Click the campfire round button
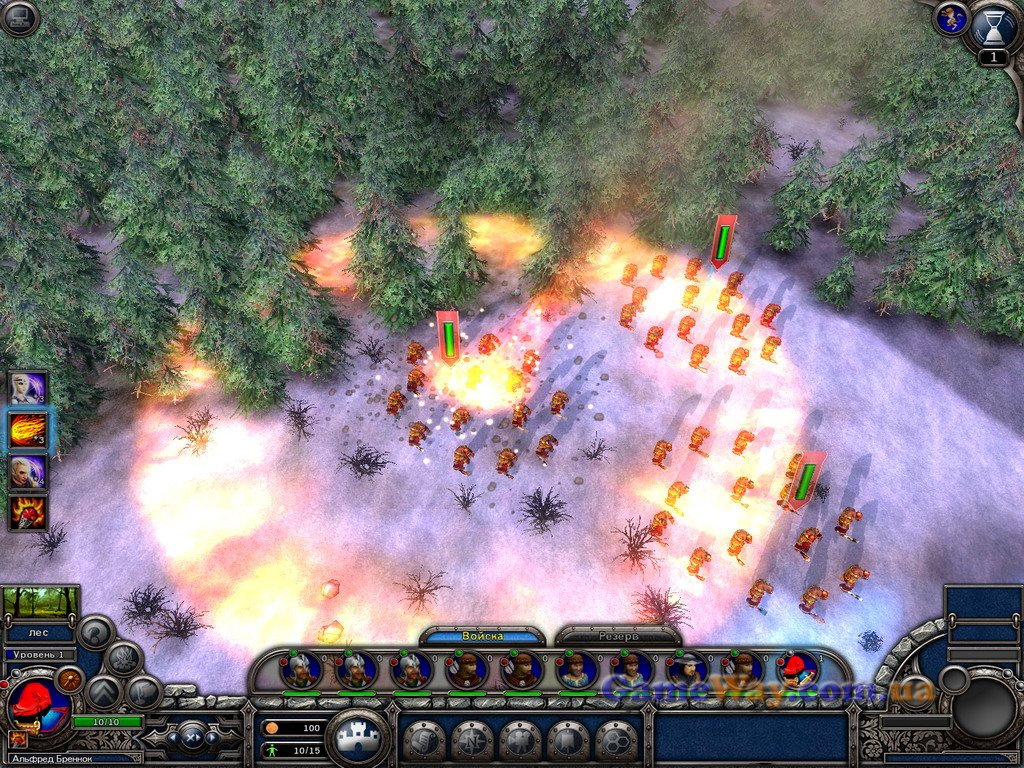This screenshot has height=768, width=1024. pos(123,659)
